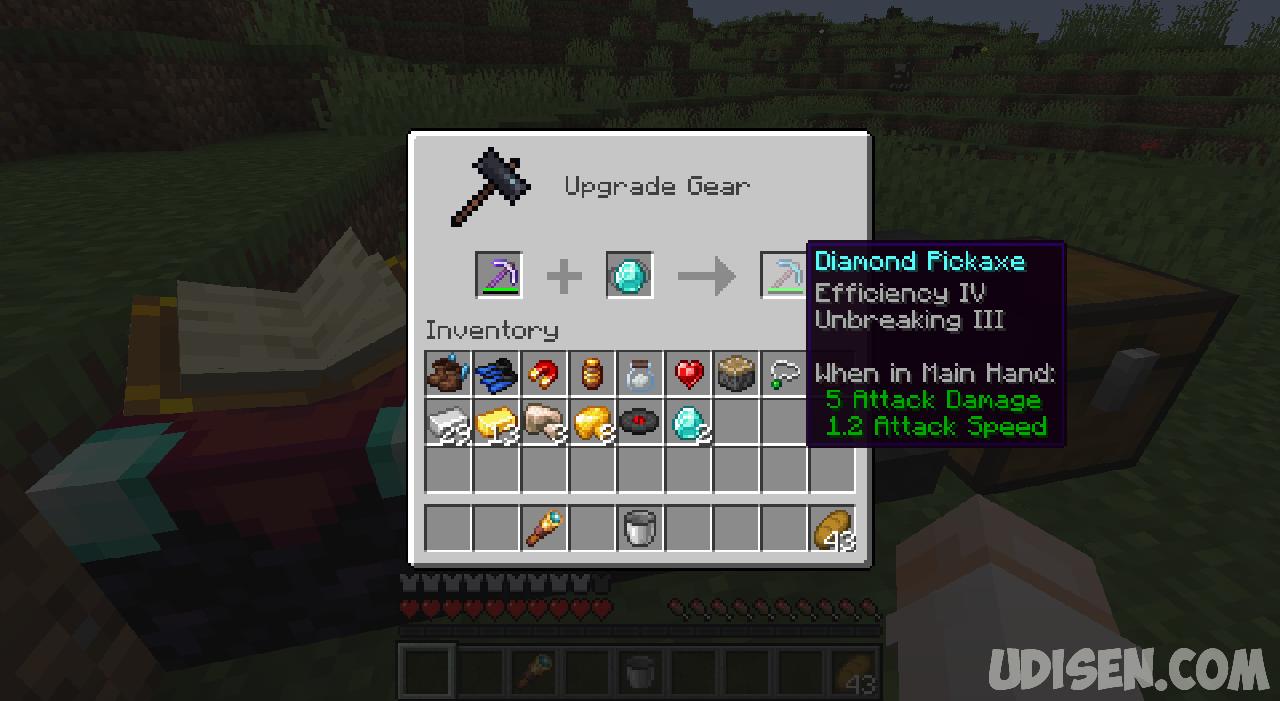Pick up the podzol-topped block item
Screen dimensions: 1280x701
[736, 374]
